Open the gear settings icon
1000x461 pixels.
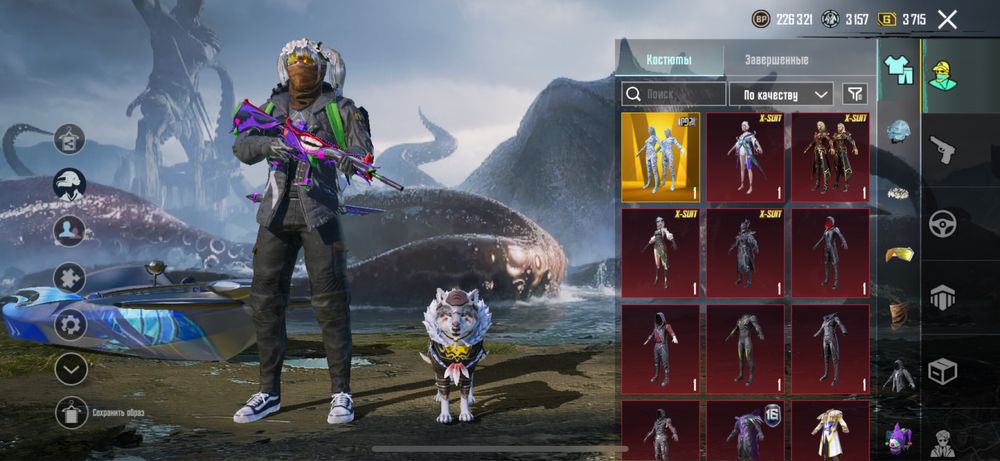coord(70,324)
